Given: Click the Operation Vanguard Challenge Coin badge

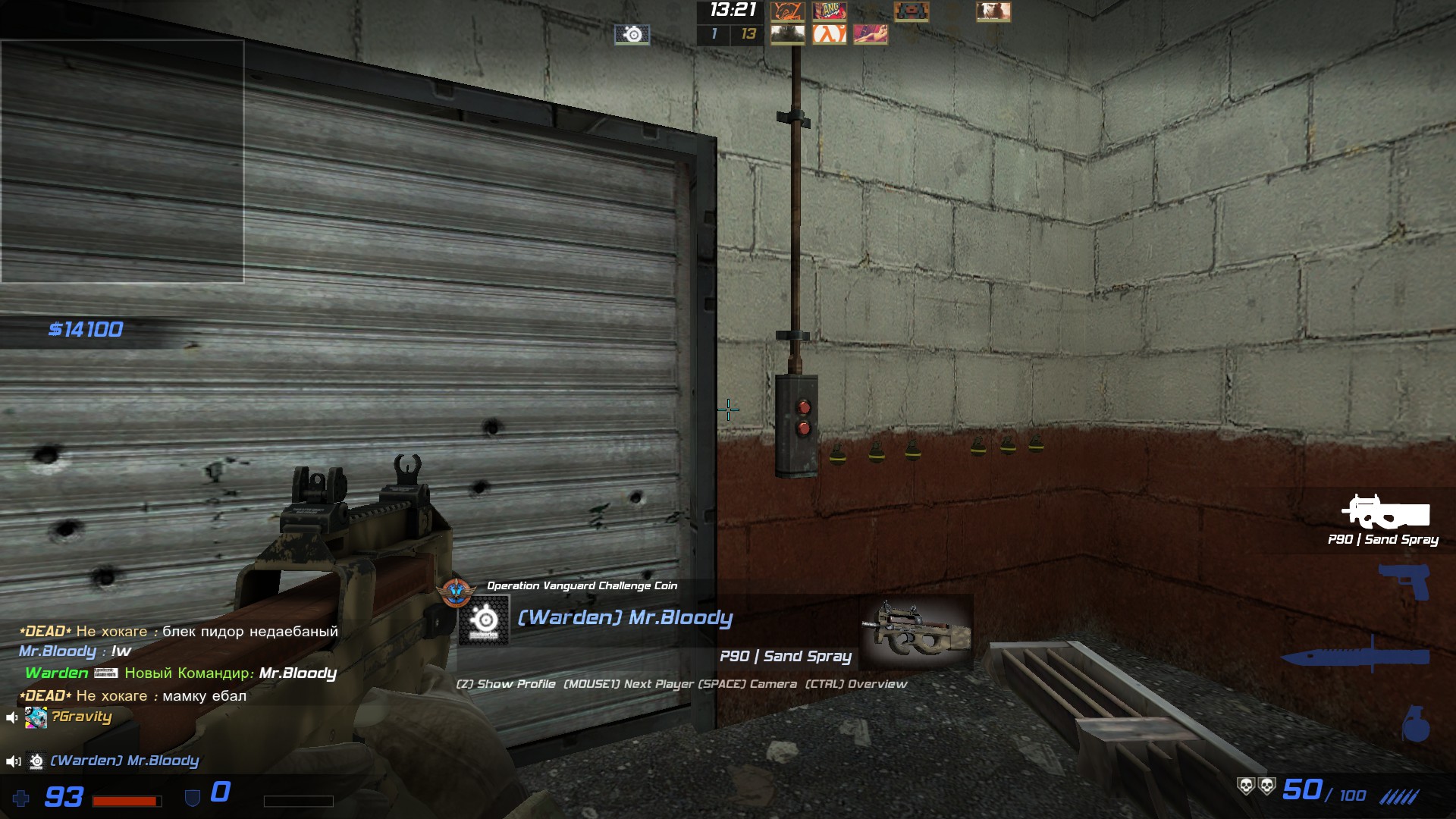Looking at the screenshot, I should pyautogui.click(x=456, y=591).
